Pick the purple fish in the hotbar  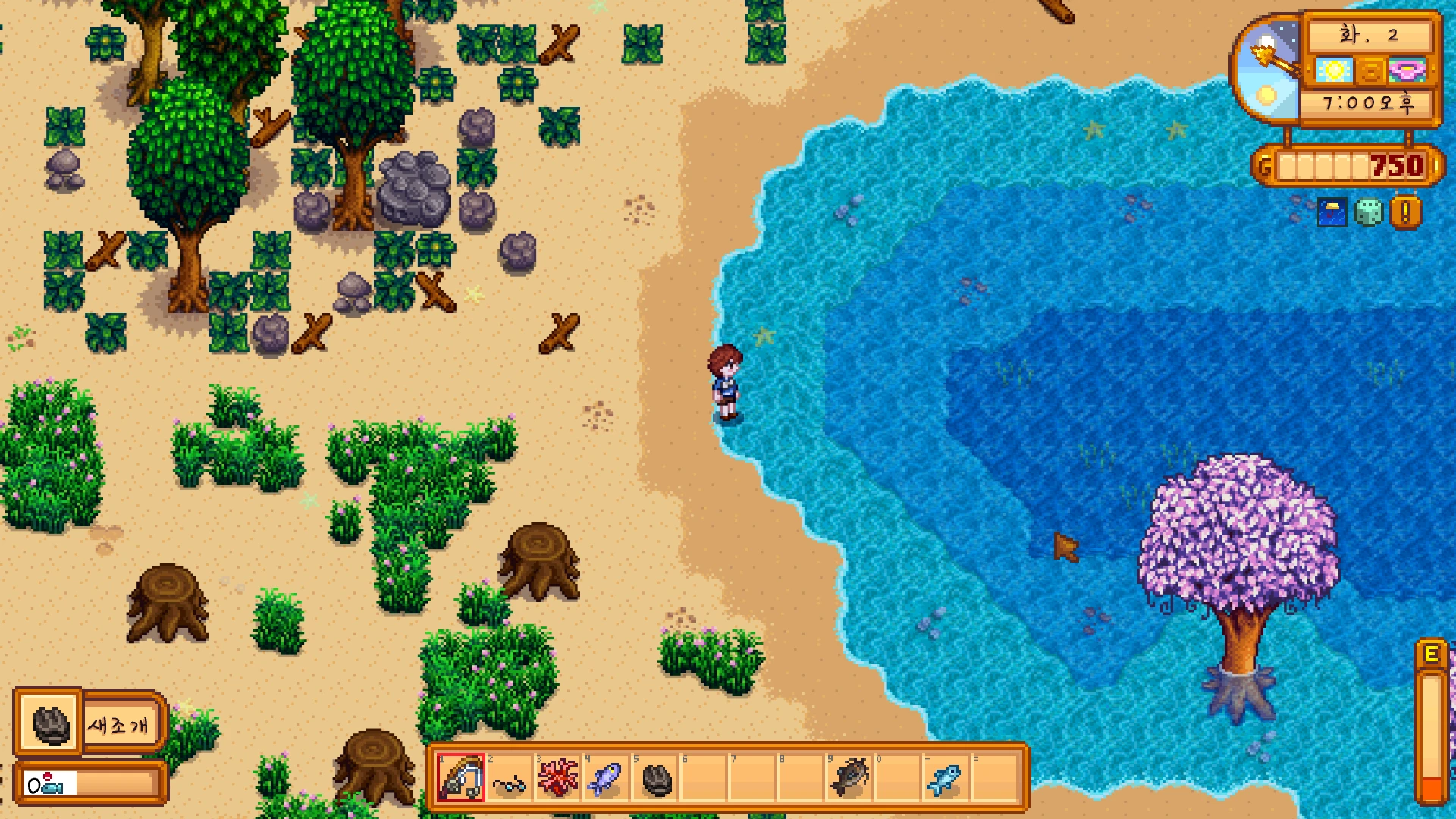[606, 779]
